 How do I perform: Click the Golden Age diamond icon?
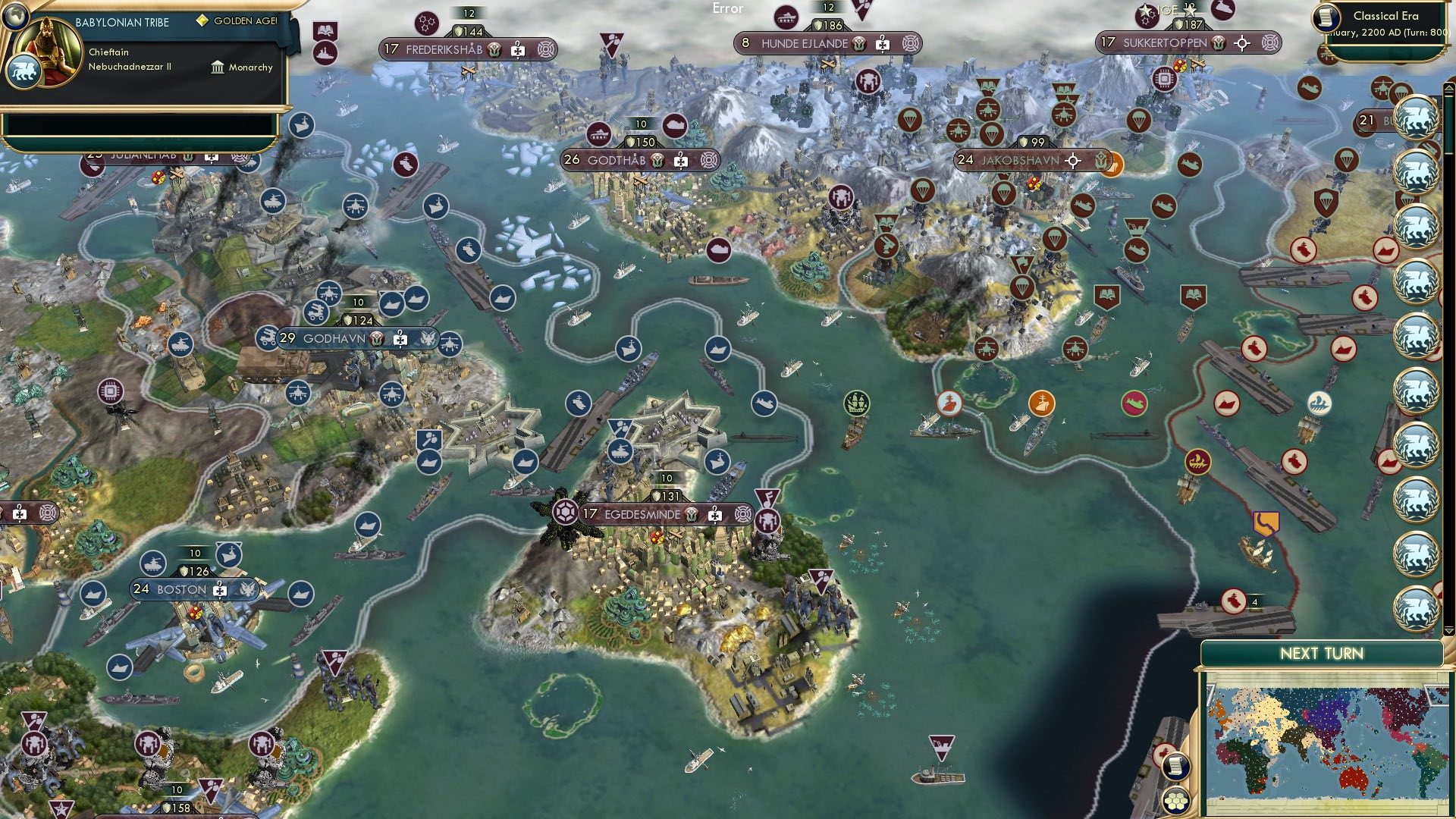coord(201,22)
